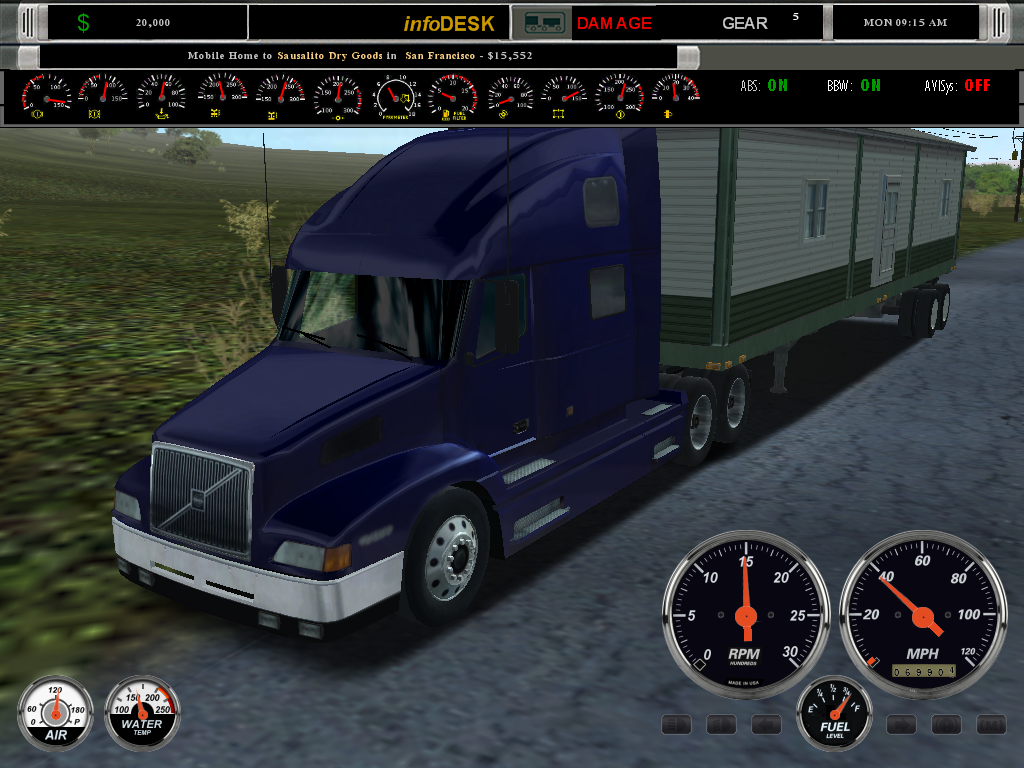
Task: Show the DAMAGE report
Action: (x=614, y=23)
